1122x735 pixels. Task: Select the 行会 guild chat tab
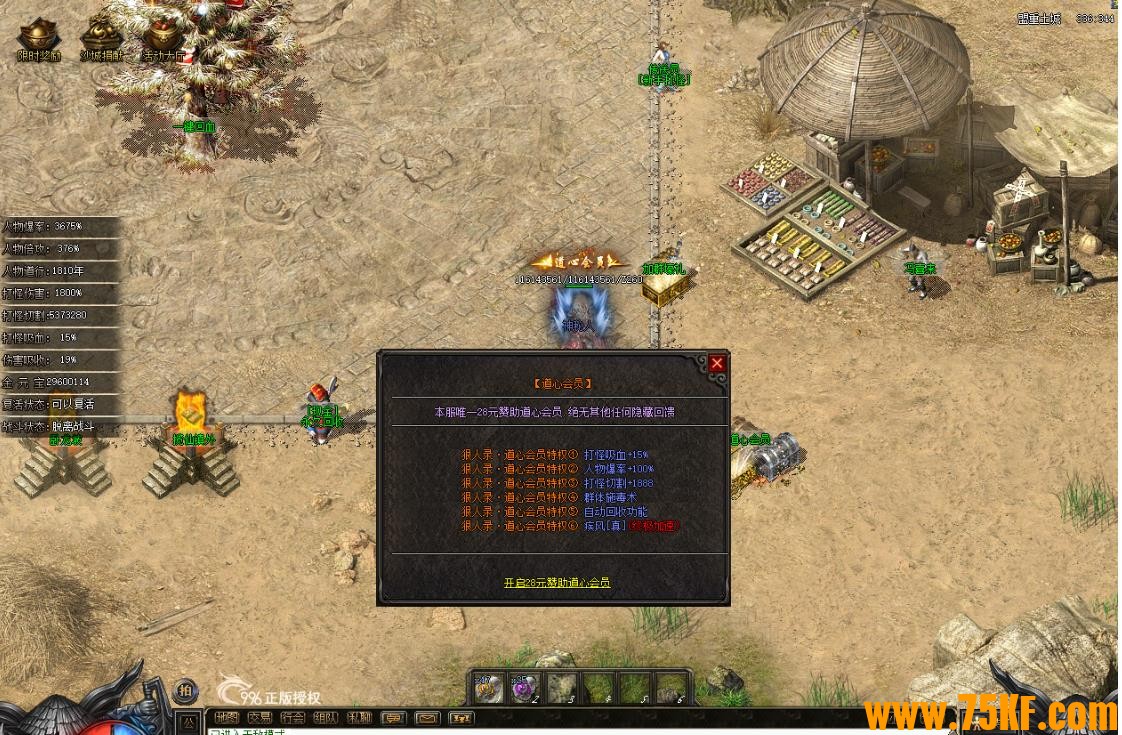[x=293, y=718]
